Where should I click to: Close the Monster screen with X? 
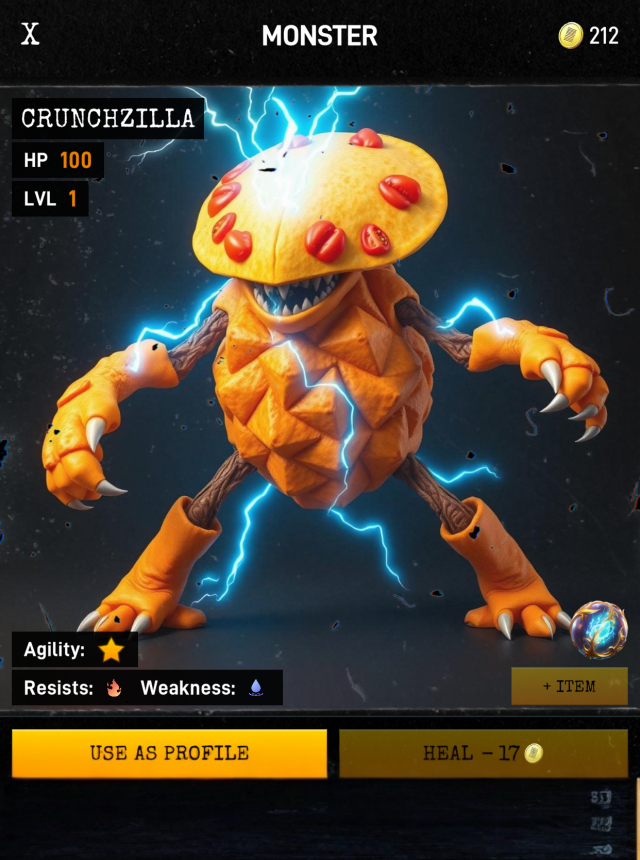[31, 35]
